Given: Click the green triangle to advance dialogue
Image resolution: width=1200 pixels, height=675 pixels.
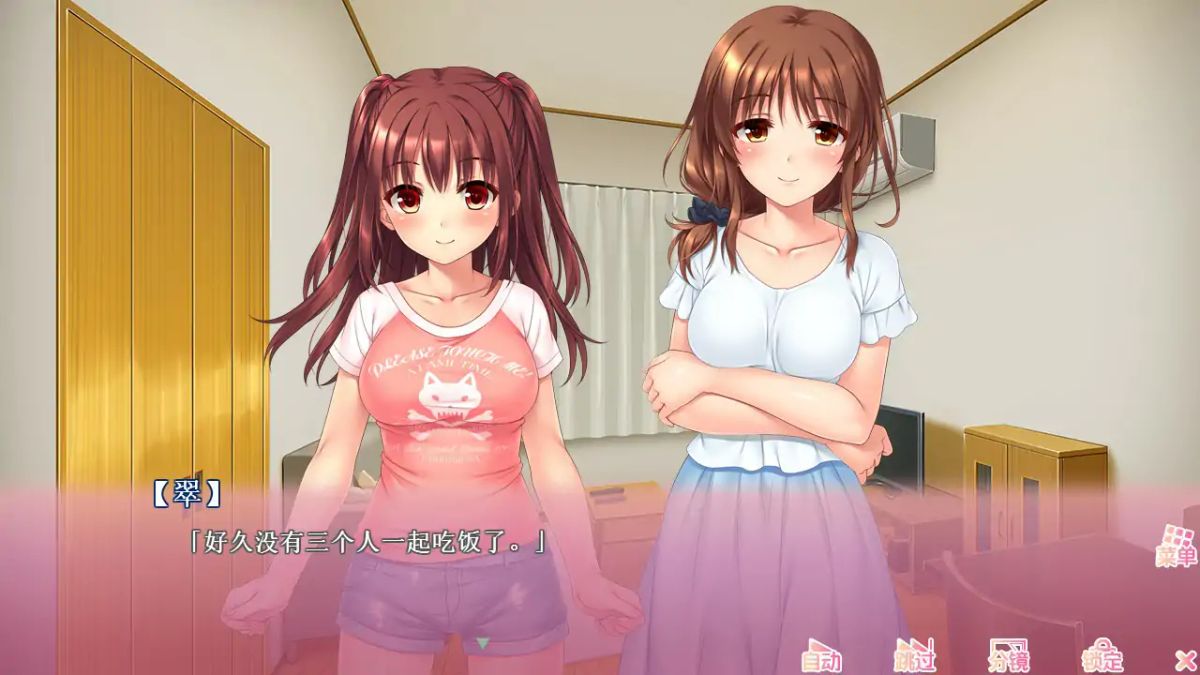Looking at the screenshot, I should pos(483,644).
